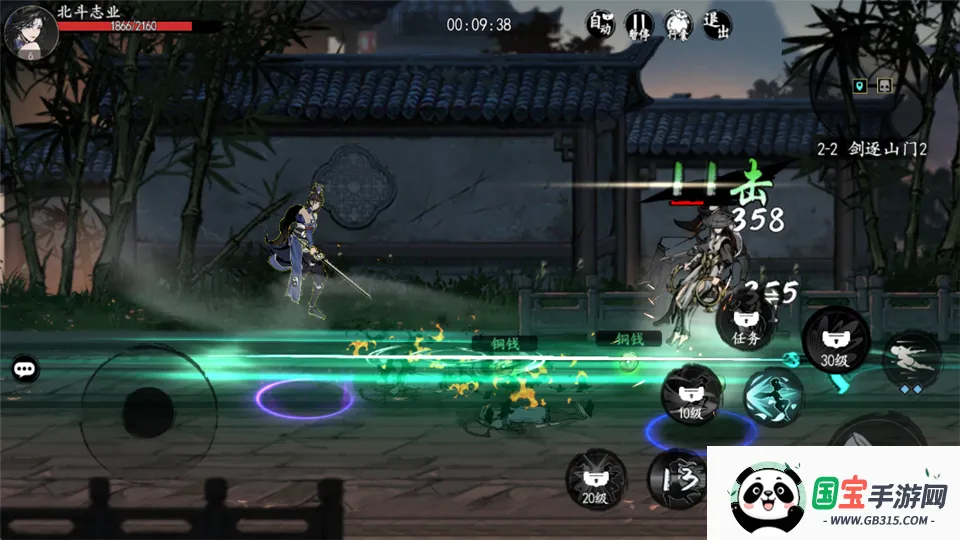Screen dimensions: 960x540
Task: Select the locked 20级 skill slot
Action: 597,478
